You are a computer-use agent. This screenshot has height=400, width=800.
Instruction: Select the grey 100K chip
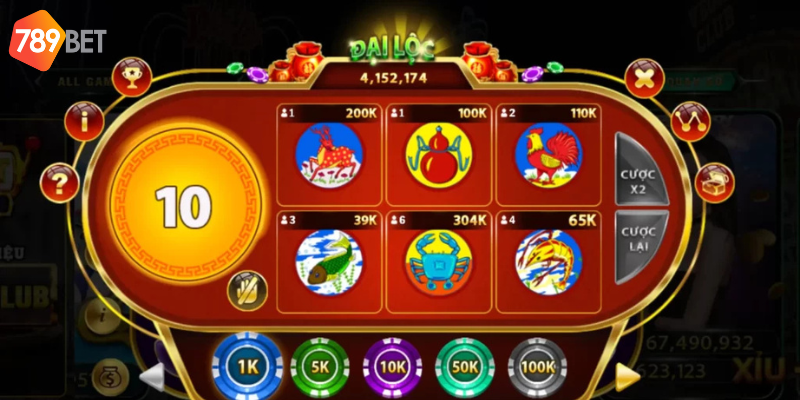coord(537,367)
